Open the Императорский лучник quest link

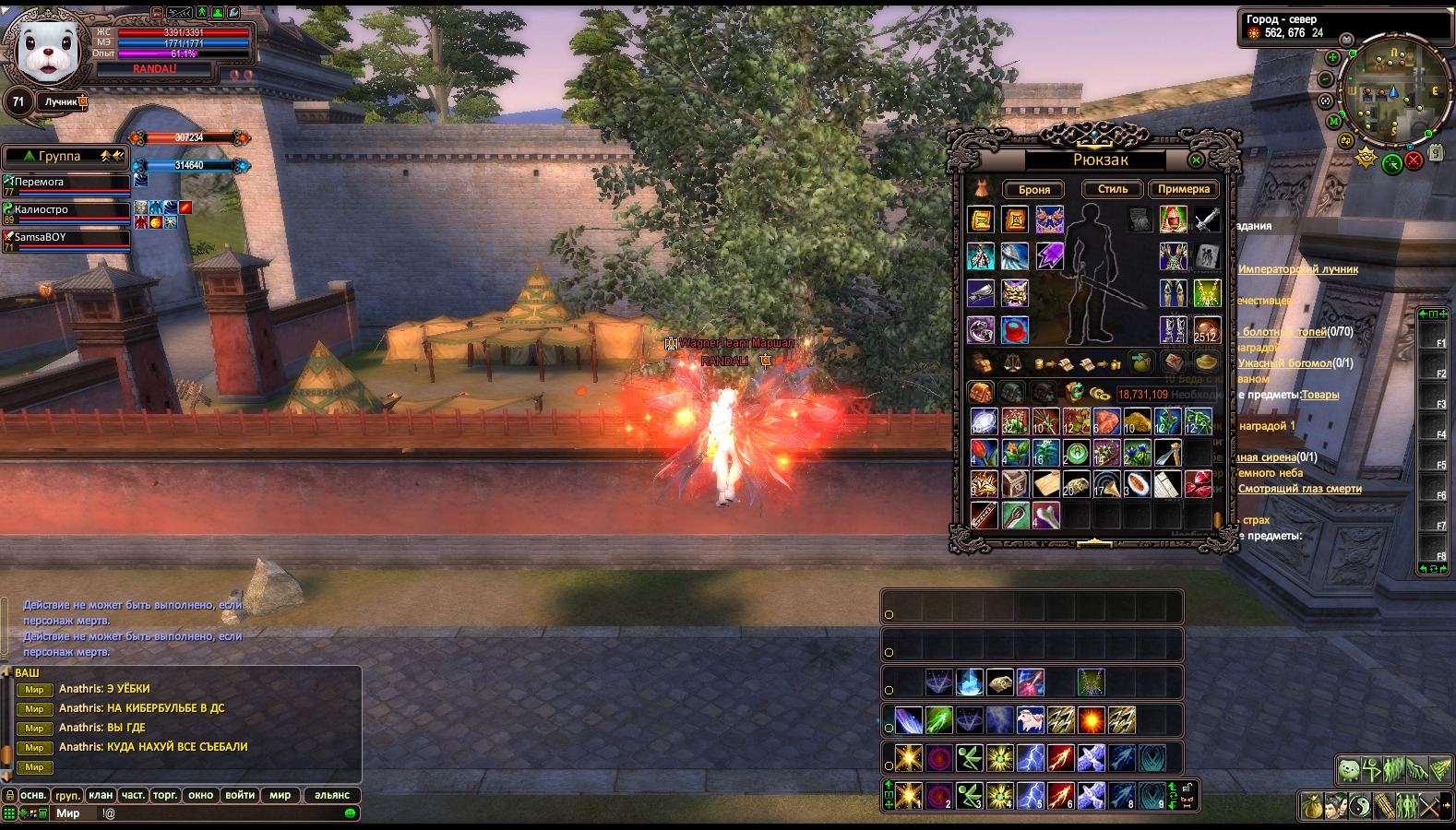pos(1298,269)
